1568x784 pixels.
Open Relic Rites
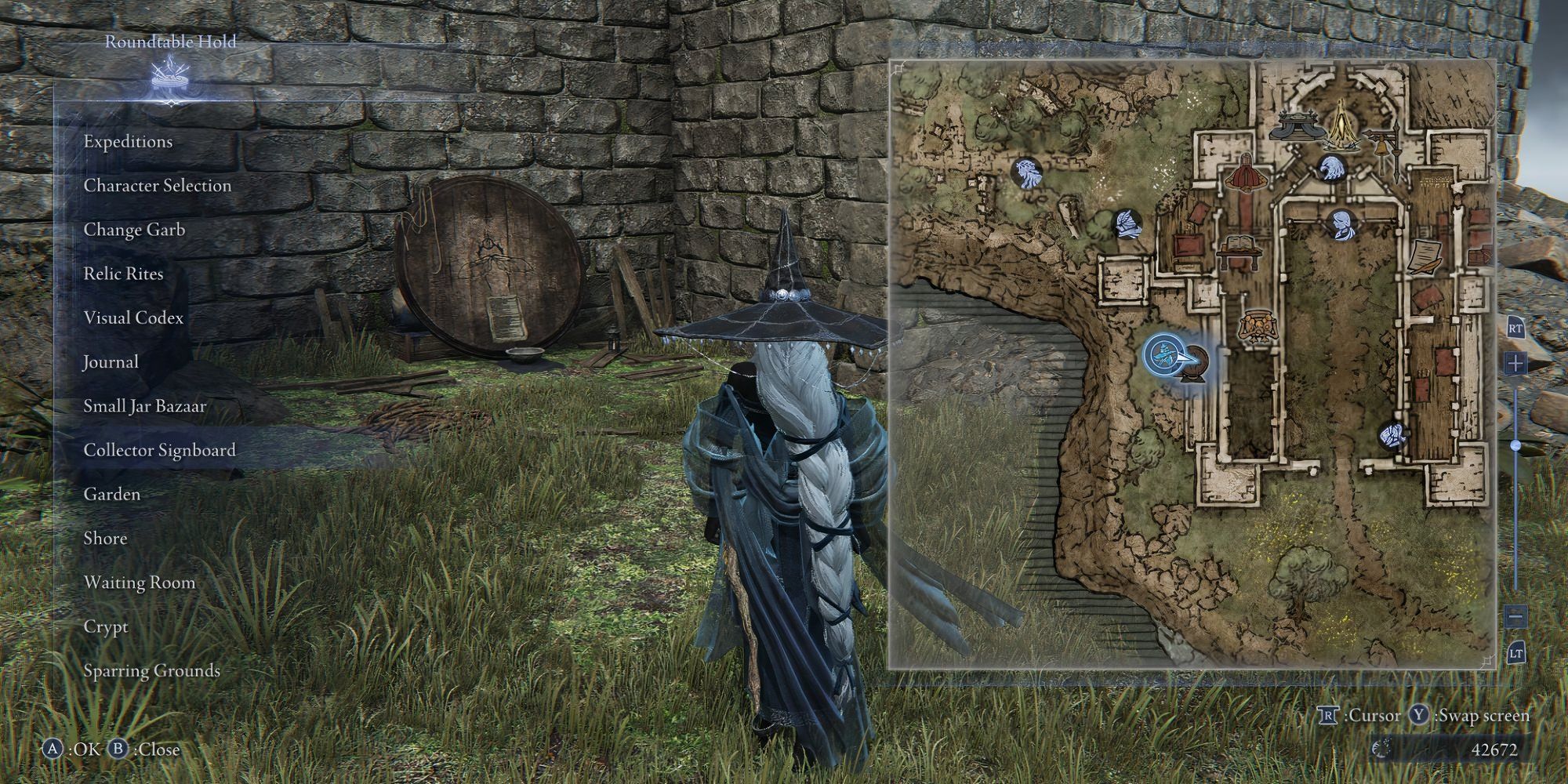point(124,274)
